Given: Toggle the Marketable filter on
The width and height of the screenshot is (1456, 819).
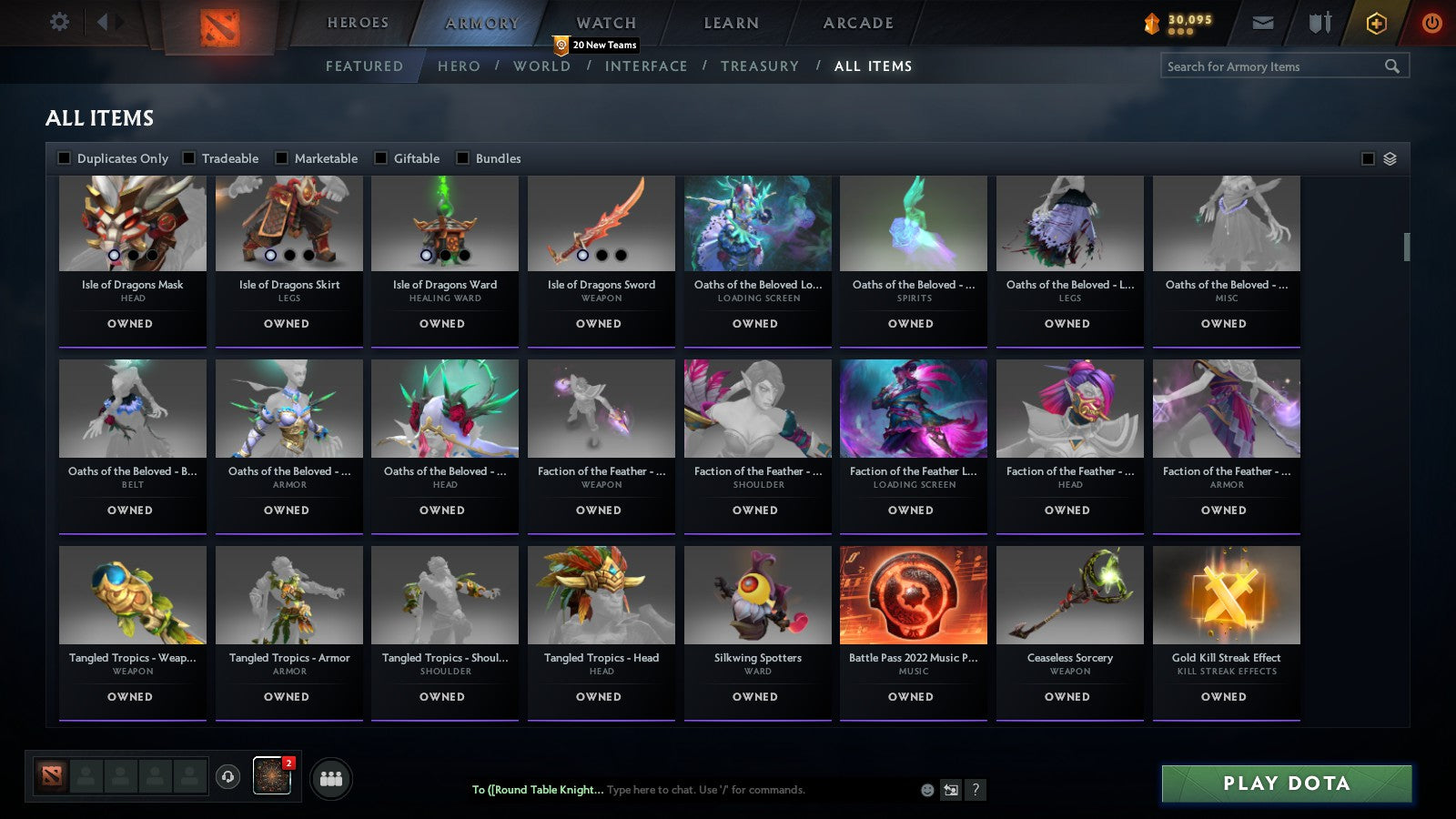Looking at the screenshot, I should point(281,157).
